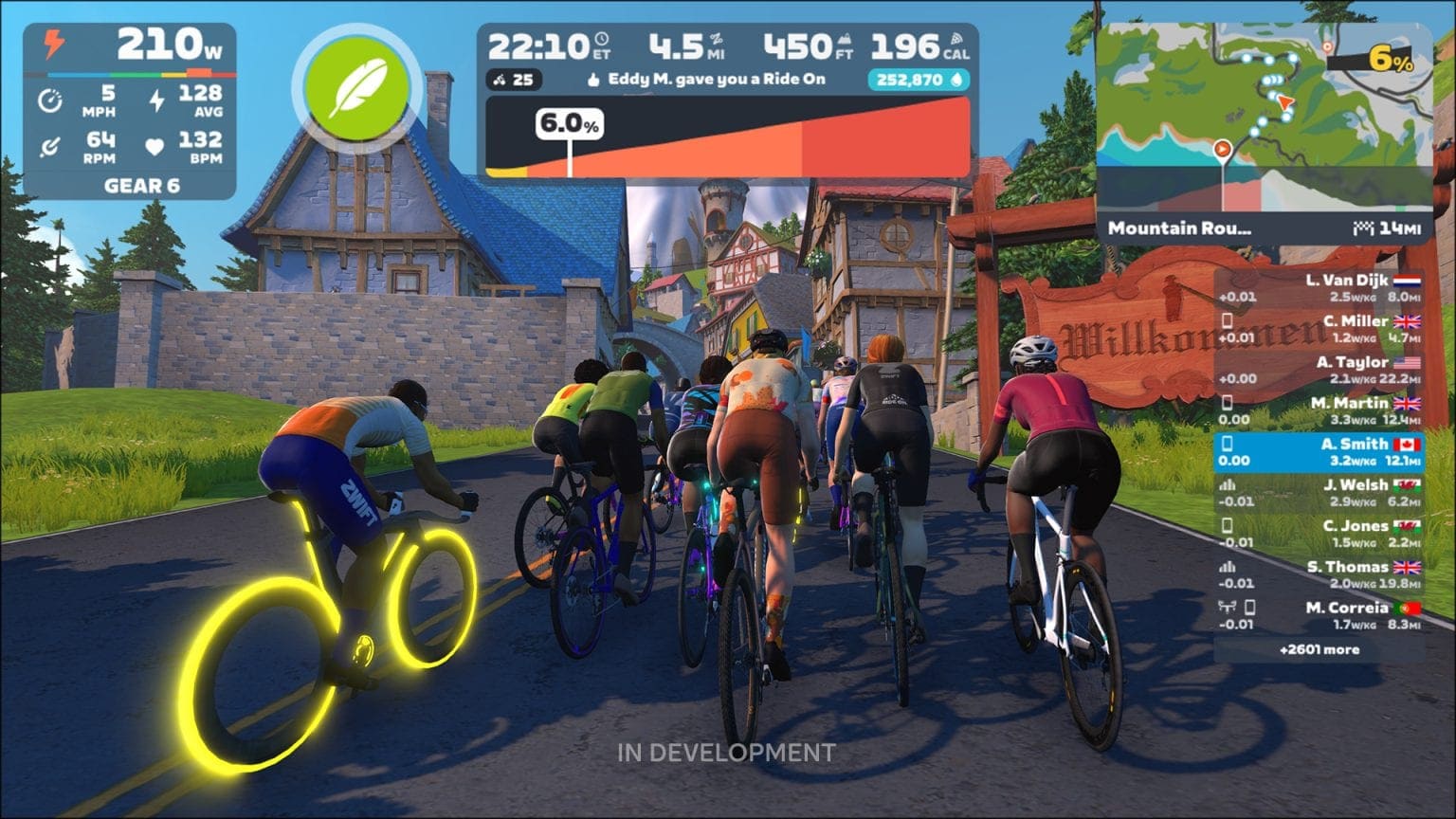Click the 6.0% marker on the elevation profile
The height and width of the screenshot is (819, 1456).
coord(569,123)
